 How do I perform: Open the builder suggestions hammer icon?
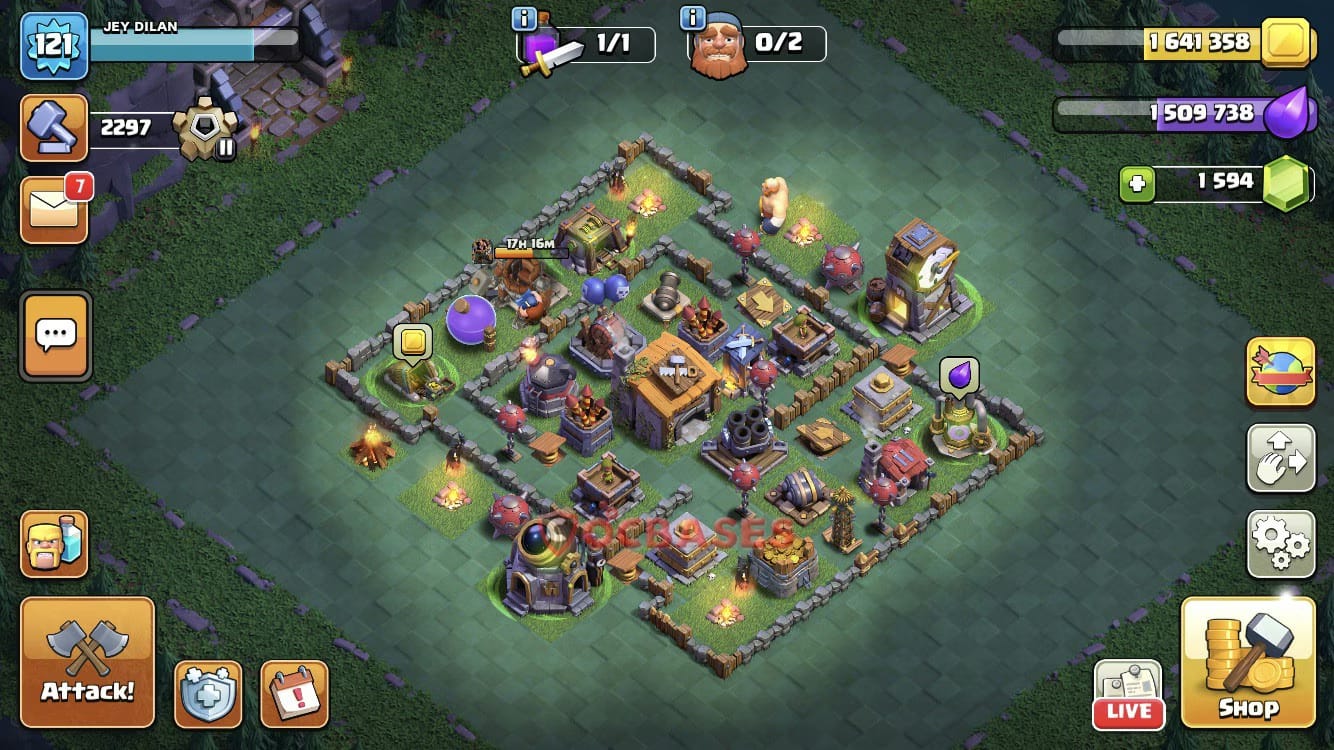tap(54, 128)
